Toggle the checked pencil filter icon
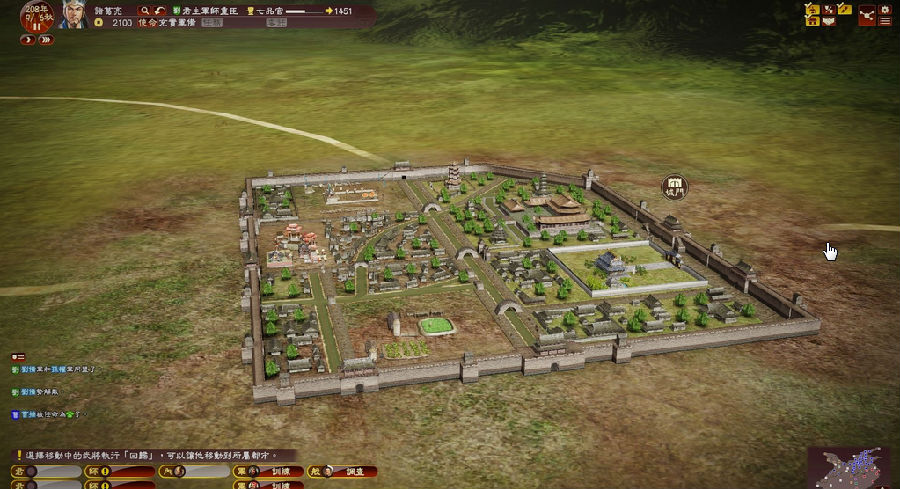 844,9
